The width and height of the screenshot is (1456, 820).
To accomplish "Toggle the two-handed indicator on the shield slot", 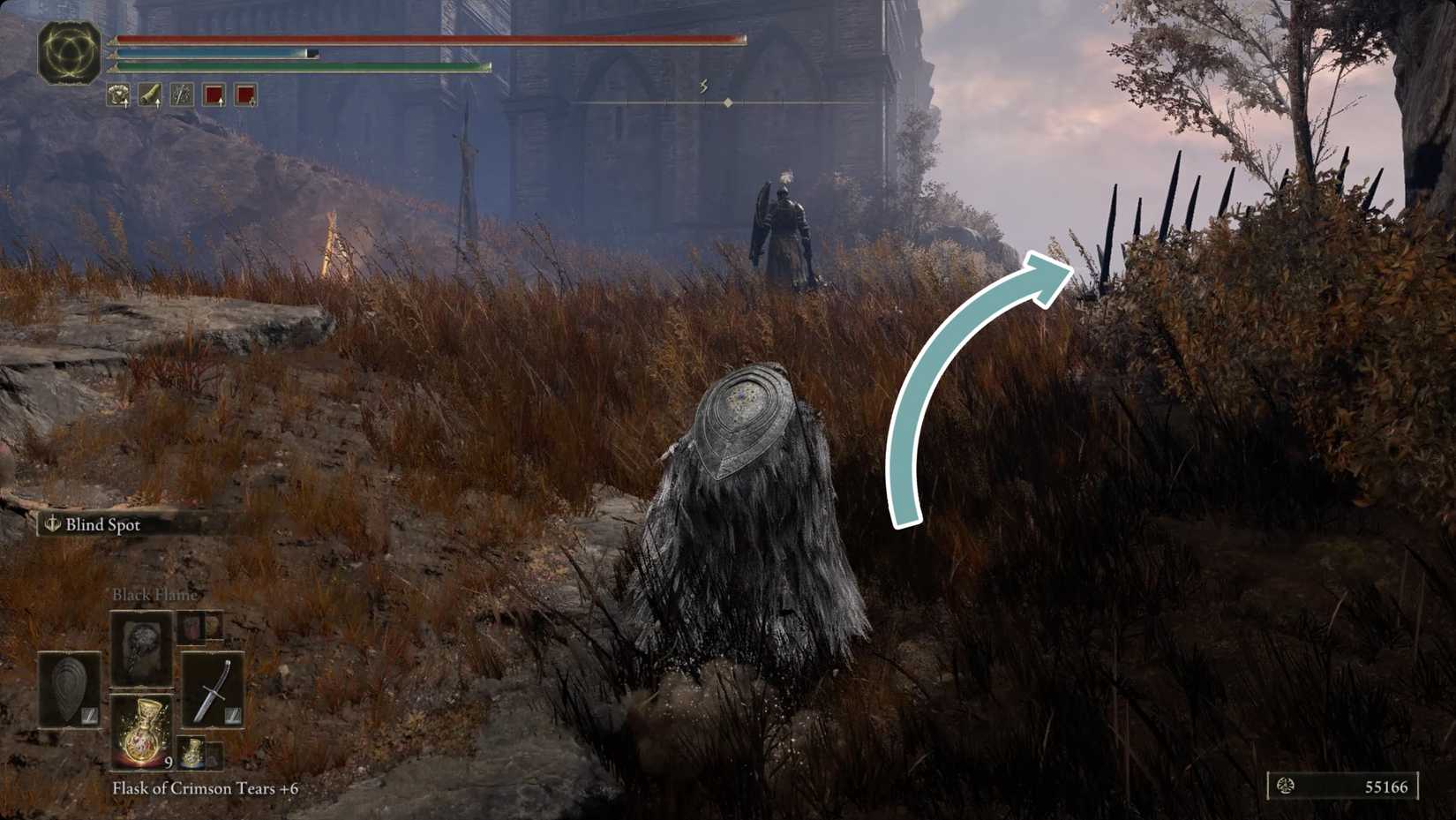I will [89, 714].
